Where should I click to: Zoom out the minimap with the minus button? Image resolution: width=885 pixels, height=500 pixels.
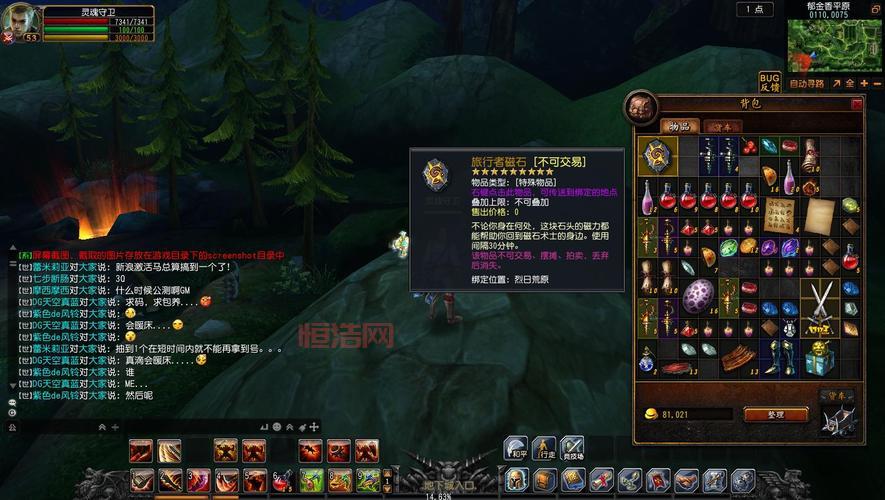(x=877, y=83)
